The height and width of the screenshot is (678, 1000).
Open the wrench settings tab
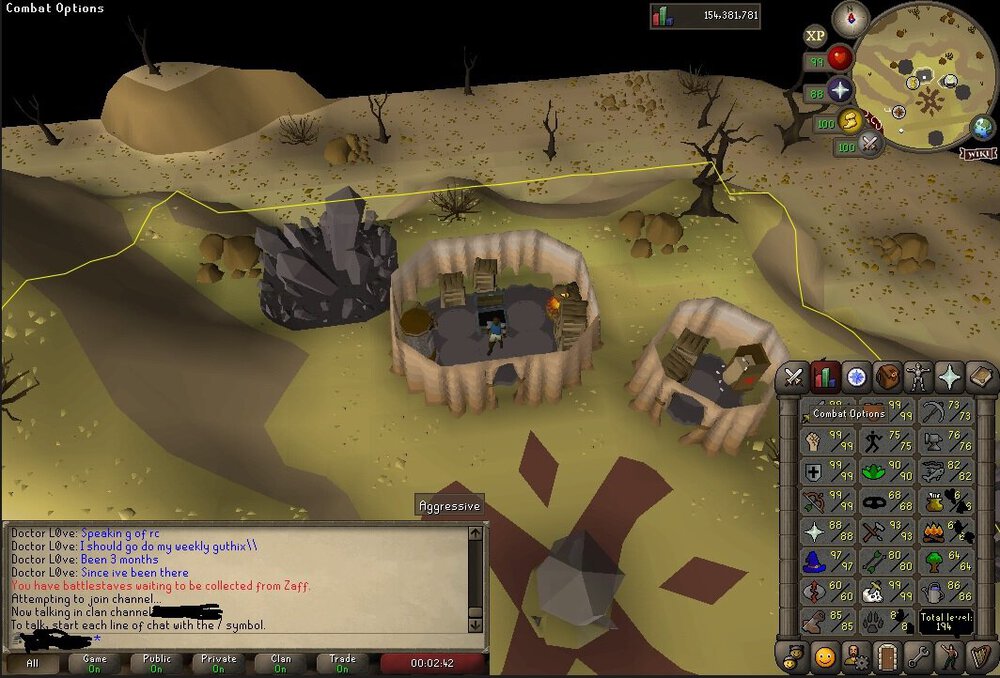pos(918,657)
